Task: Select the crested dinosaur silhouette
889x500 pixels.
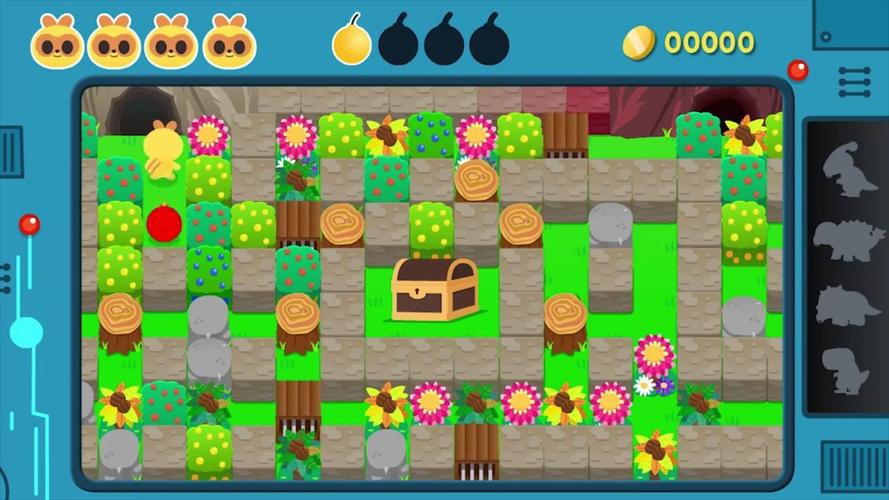Action: click(x=848, y=169)
